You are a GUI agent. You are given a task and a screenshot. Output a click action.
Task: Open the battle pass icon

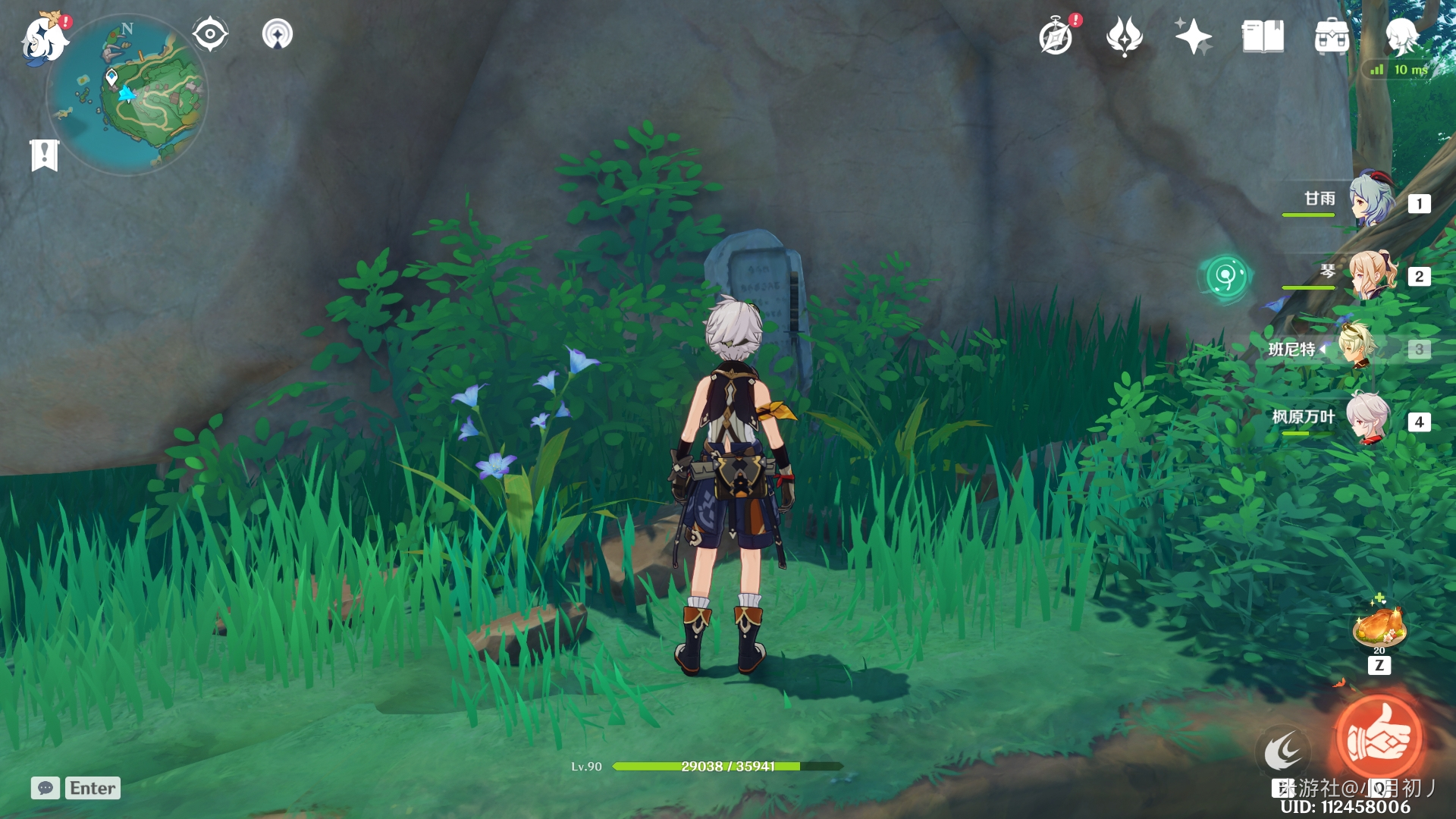coord(1125,36)
